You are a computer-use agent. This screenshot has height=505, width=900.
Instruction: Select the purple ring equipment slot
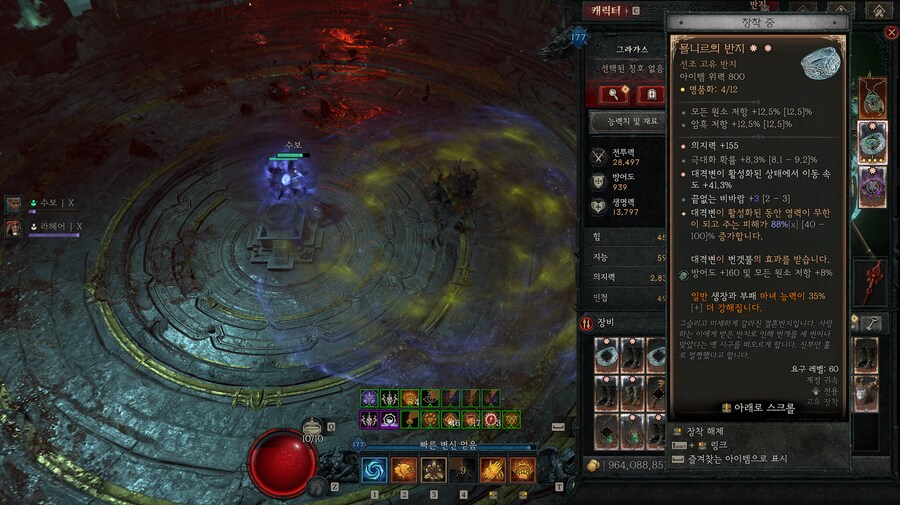point(872,187)
